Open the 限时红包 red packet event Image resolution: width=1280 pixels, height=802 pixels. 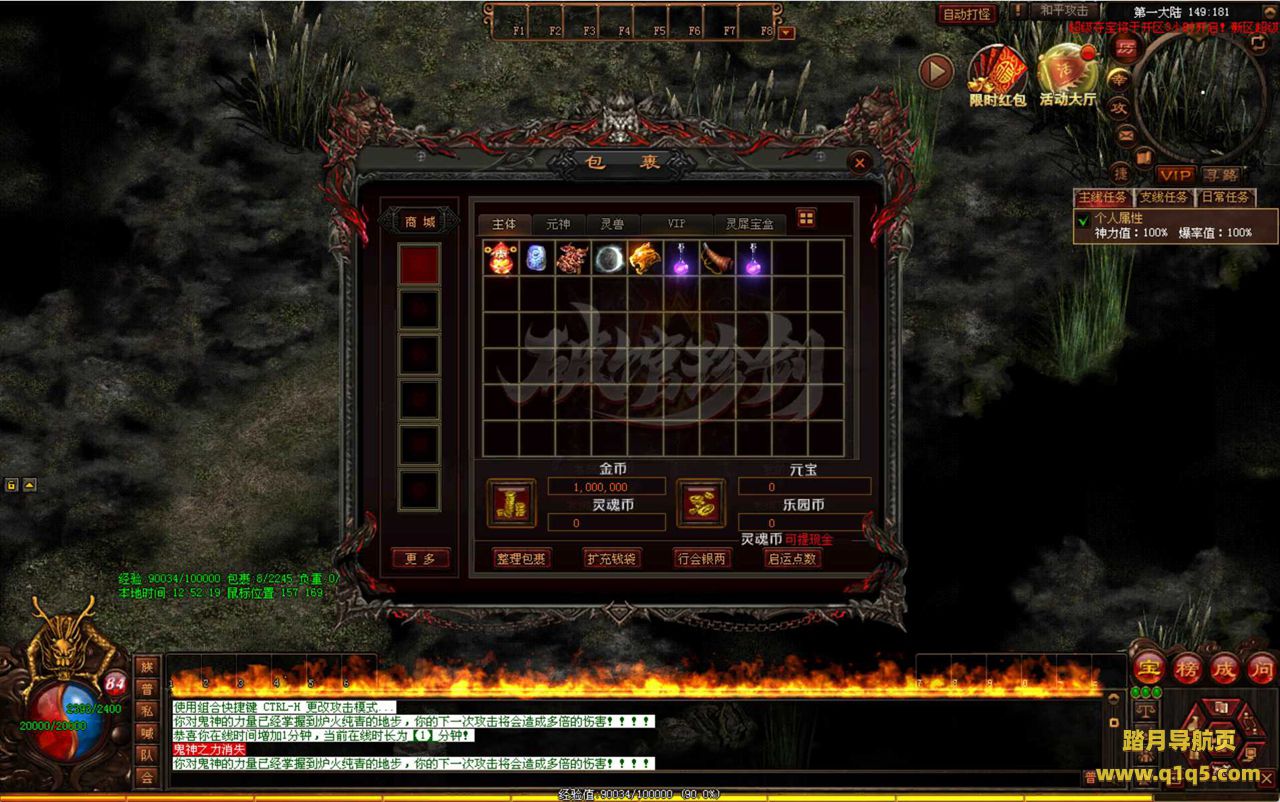(x=997, y=75)
